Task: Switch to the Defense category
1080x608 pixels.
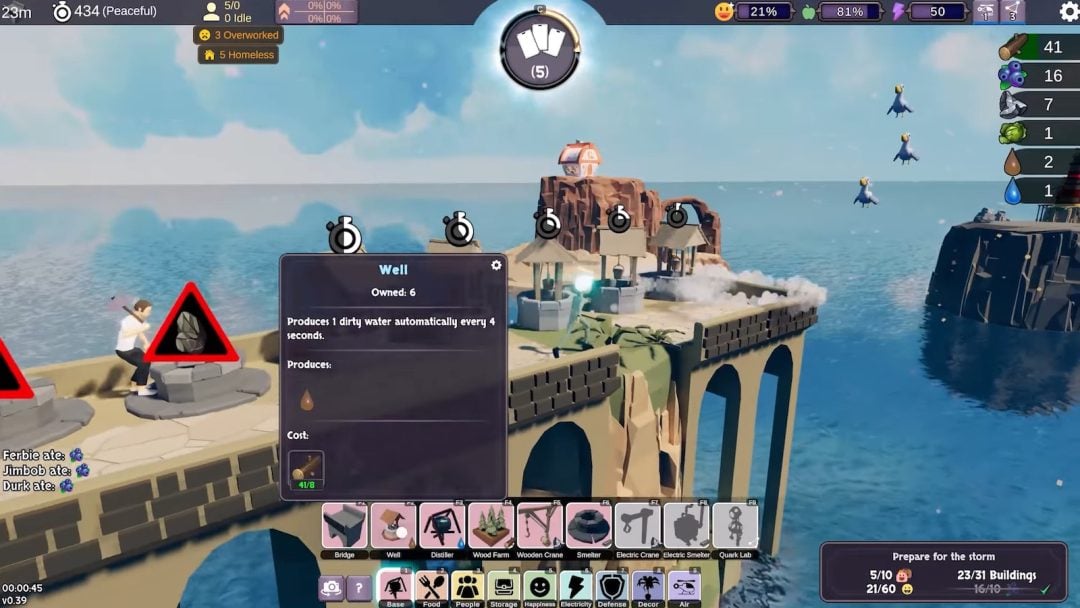Action: tap(612, 587)
